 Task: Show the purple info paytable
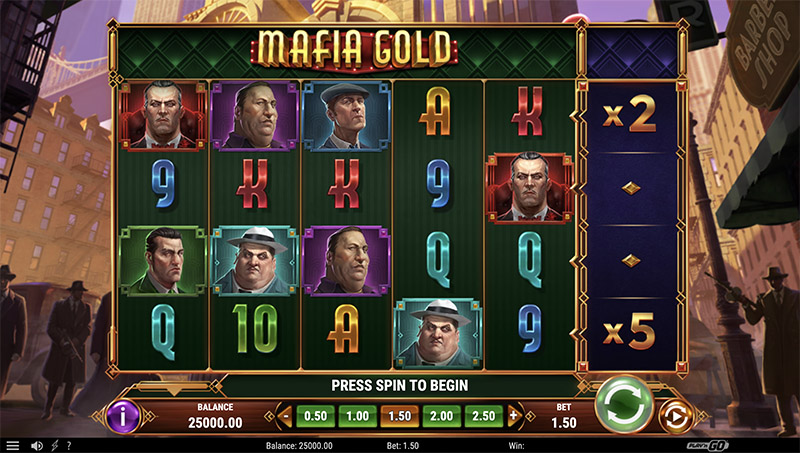click(x=122, y=416)
